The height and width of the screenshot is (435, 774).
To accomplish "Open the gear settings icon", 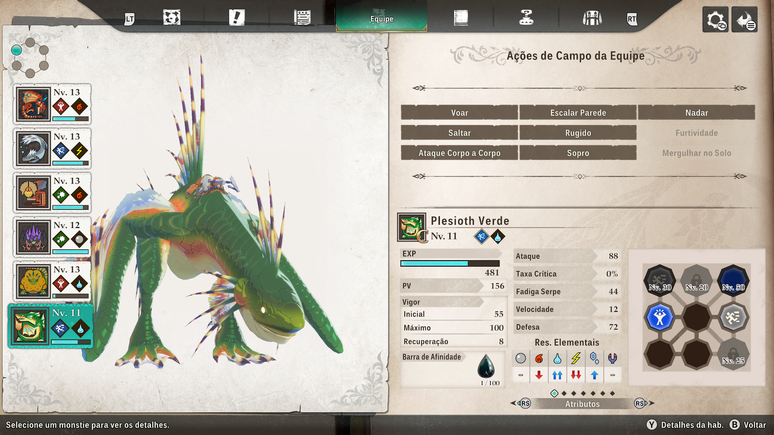I will [x=715, y=19].
